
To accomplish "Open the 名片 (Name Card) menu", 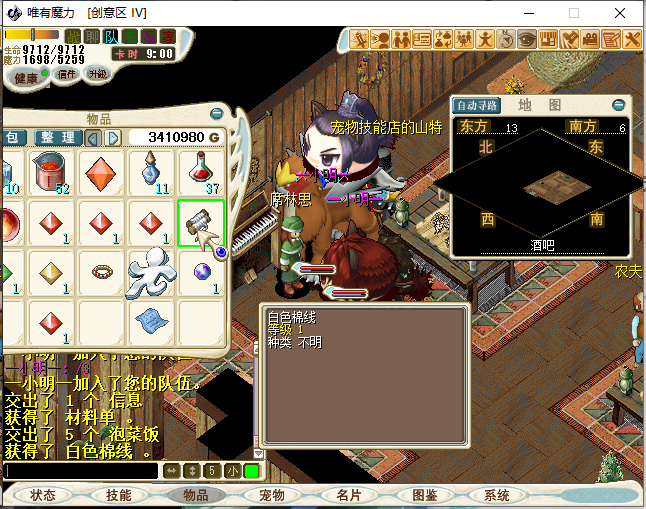I will click(x=348, y=495).
